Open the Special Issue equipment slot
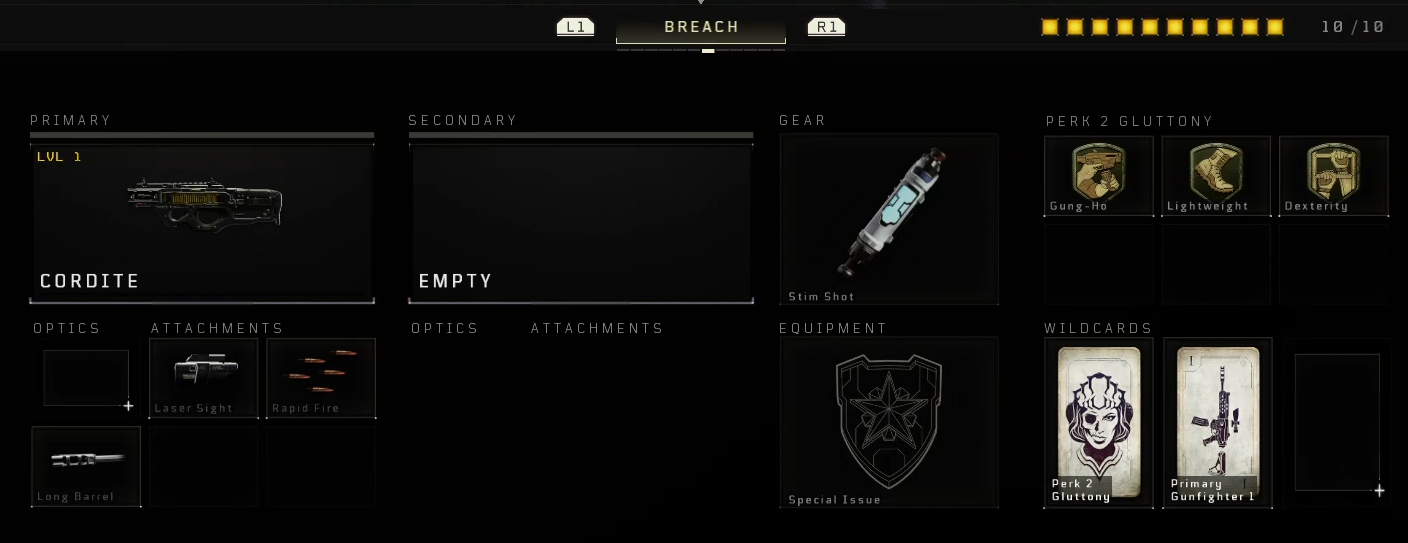Image resolution: width=1408 pixels, height=543 pixels. [x=889, y=422]
